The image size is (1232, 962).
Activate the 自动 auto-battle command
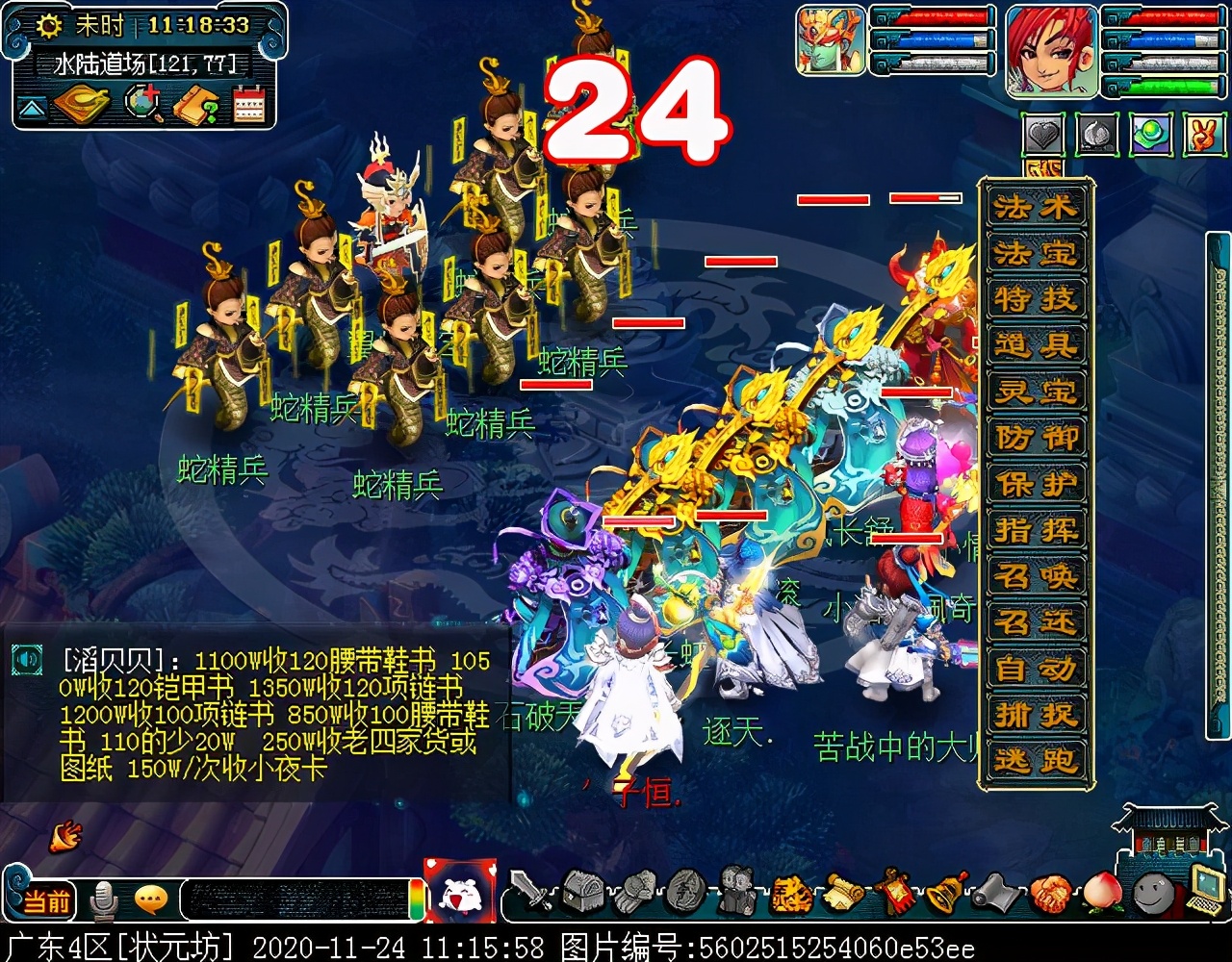coord(1036,670)
